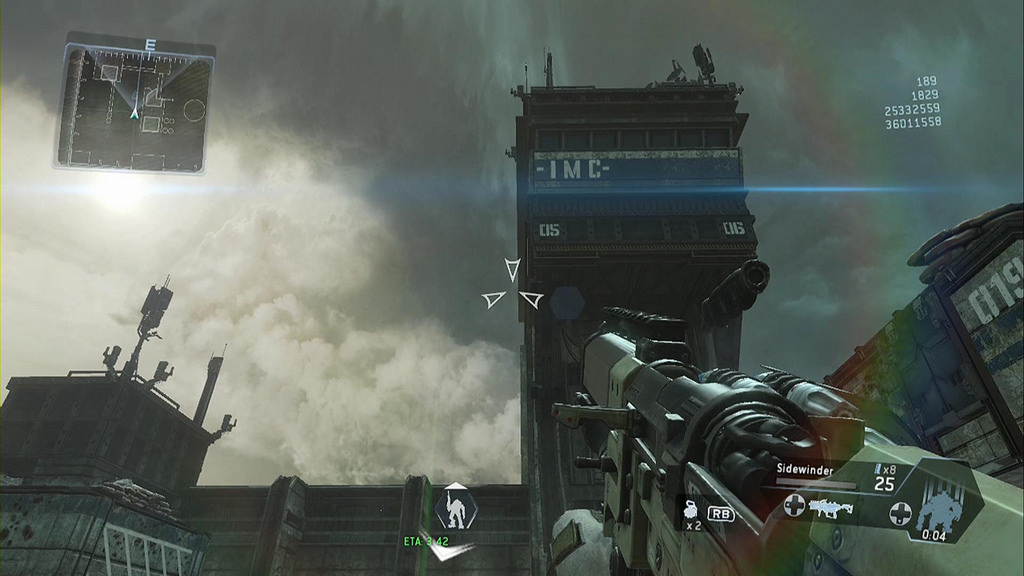Select the hexagonal Titan marker icon
Screen dimensions: 1024x576
point(456,508)
